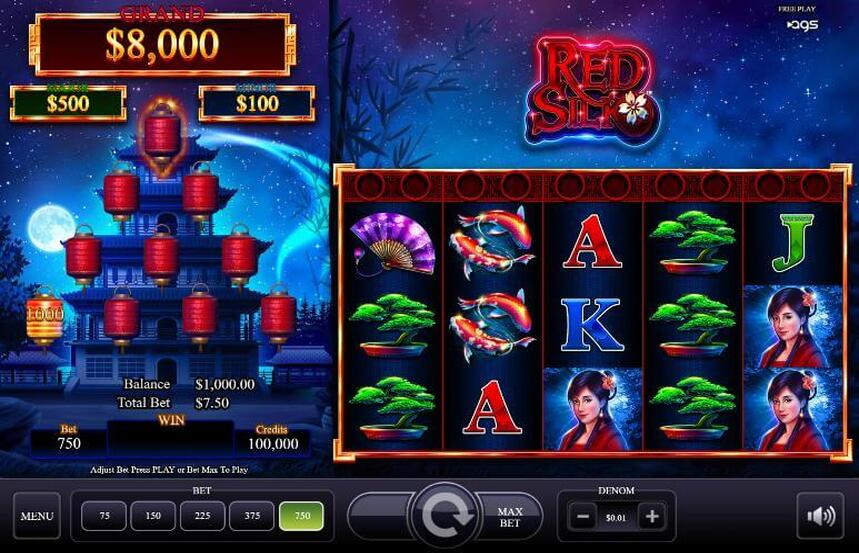Spin the reels with the circular arrow button
This screenshot has width=859, height=553.
(x=445, y=516)
